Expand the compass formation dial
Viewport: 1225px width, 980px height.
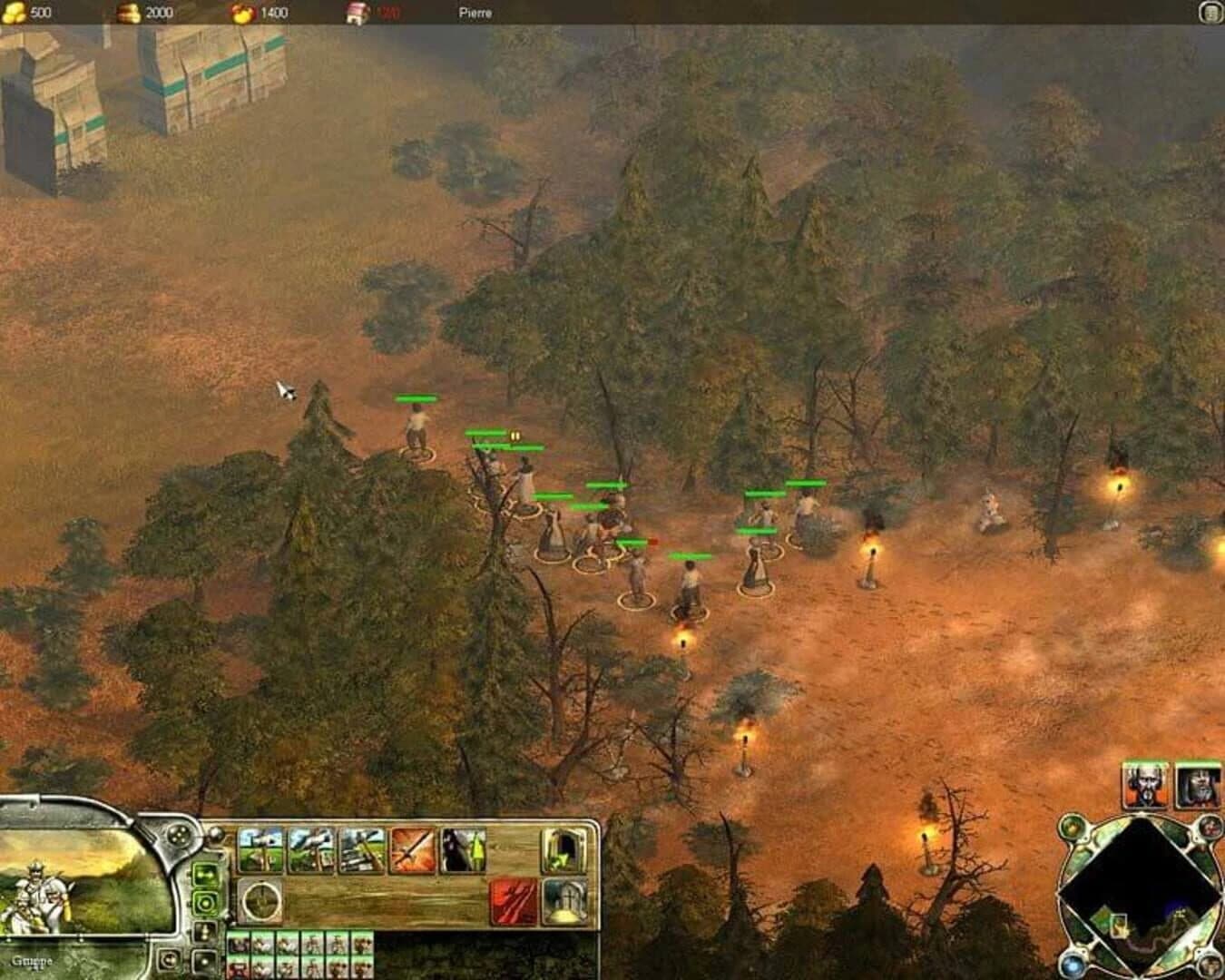[x=262, y=900]
